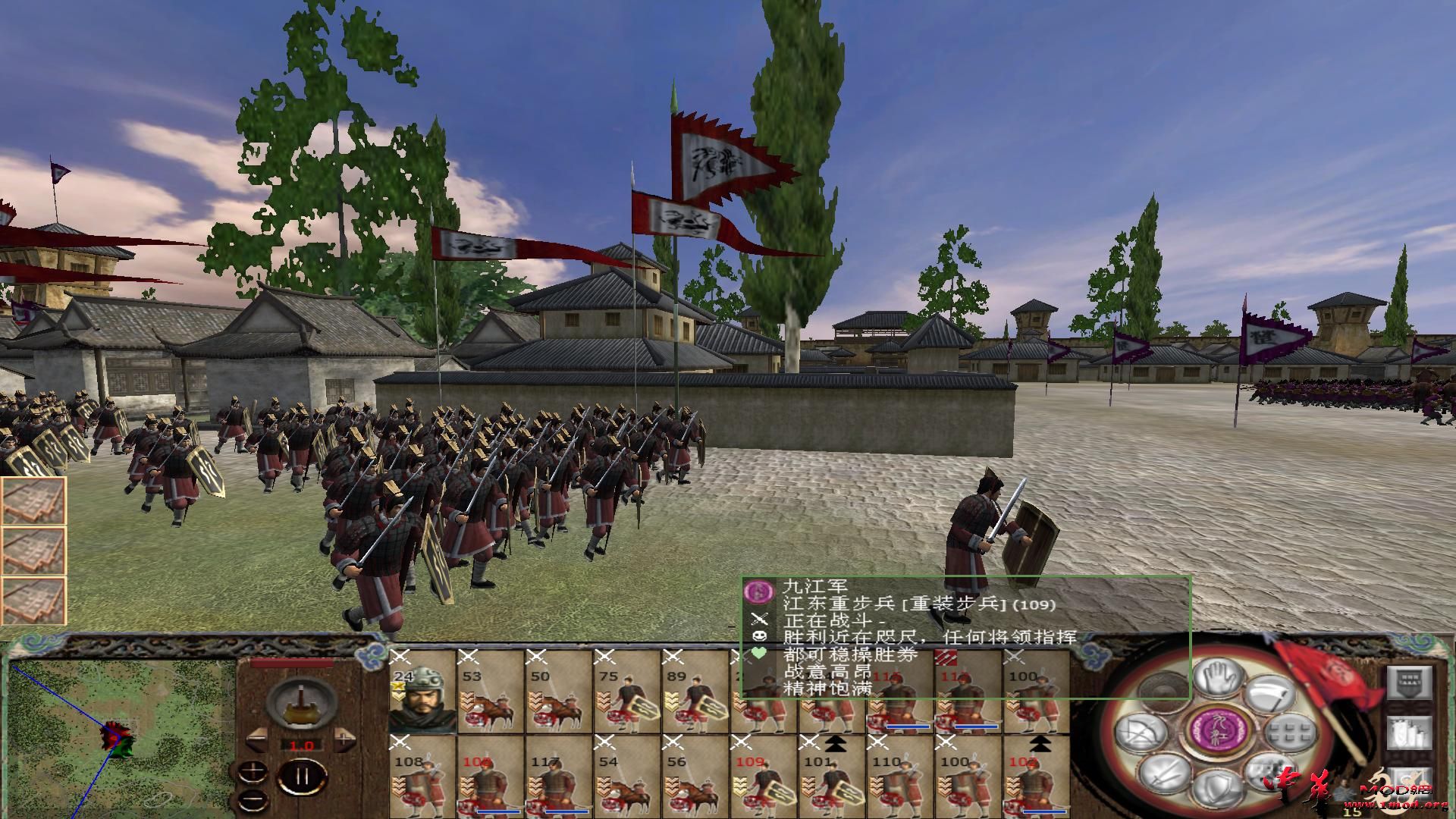Click the 1.0 speed indicator
This screenshot has height=819, width=1456.
(302, 745)
